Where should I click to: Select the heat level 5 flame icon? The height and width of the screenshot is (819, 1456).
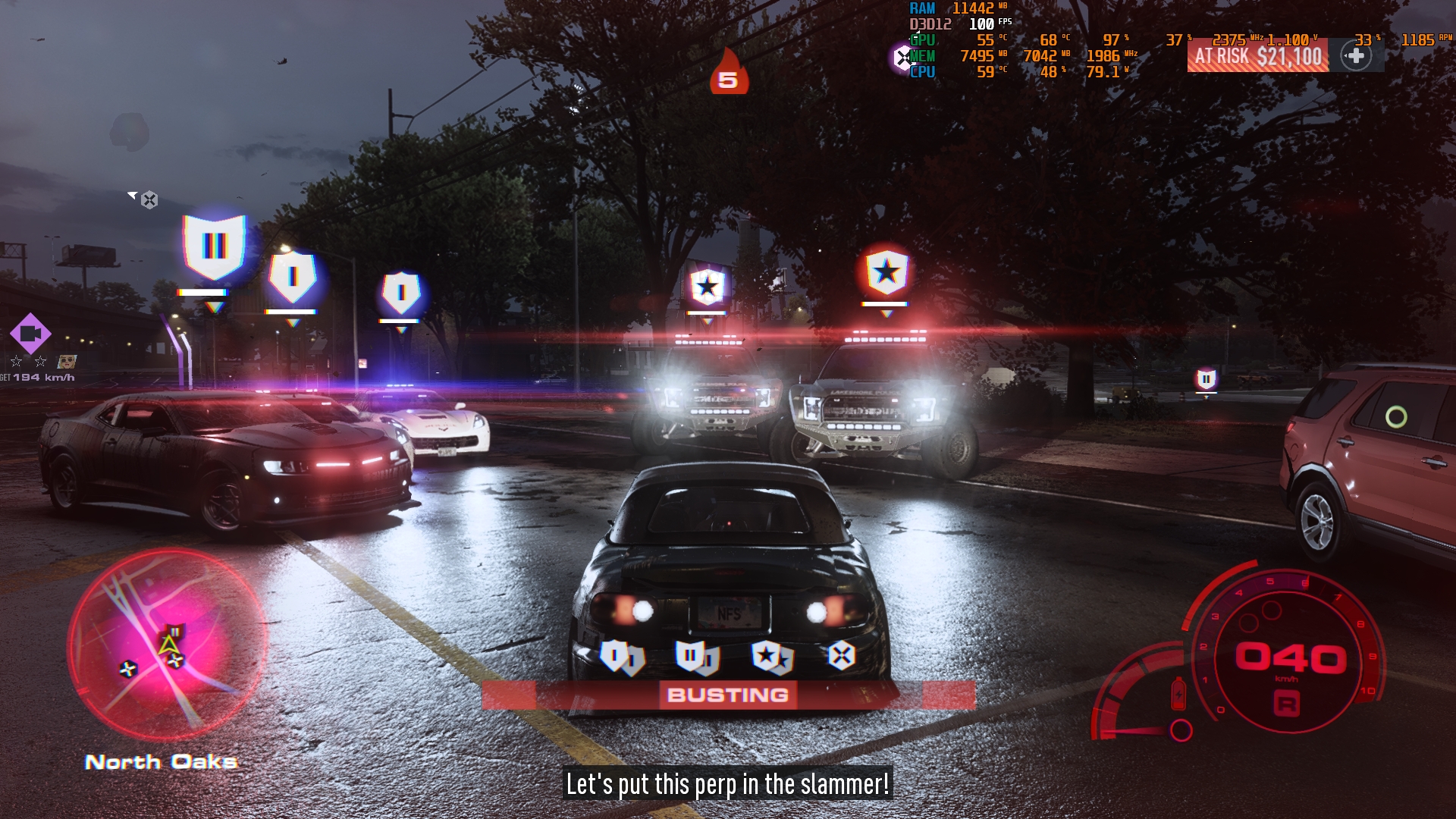[x=729, y=74]
